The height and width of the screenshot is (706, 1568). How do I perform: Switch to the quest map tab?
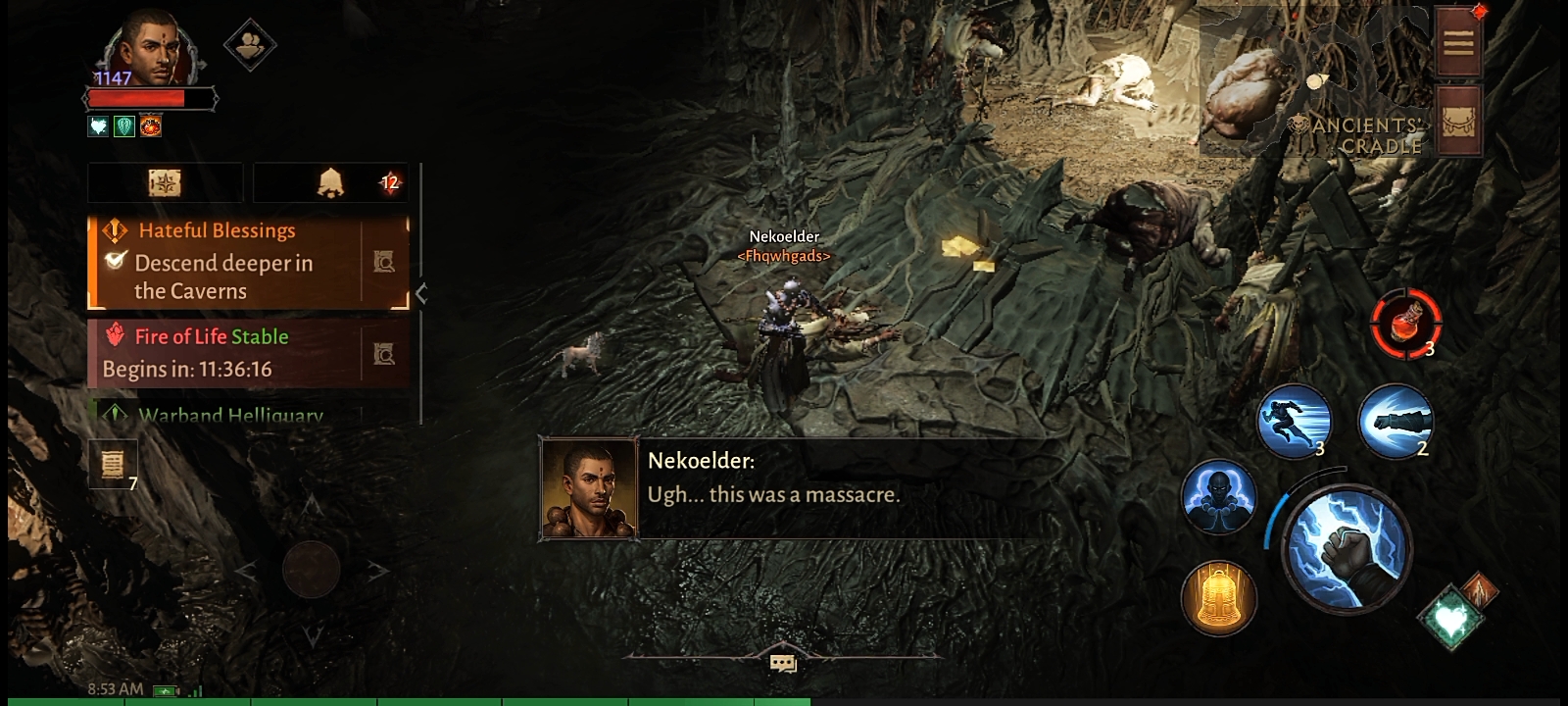point(165,183)
